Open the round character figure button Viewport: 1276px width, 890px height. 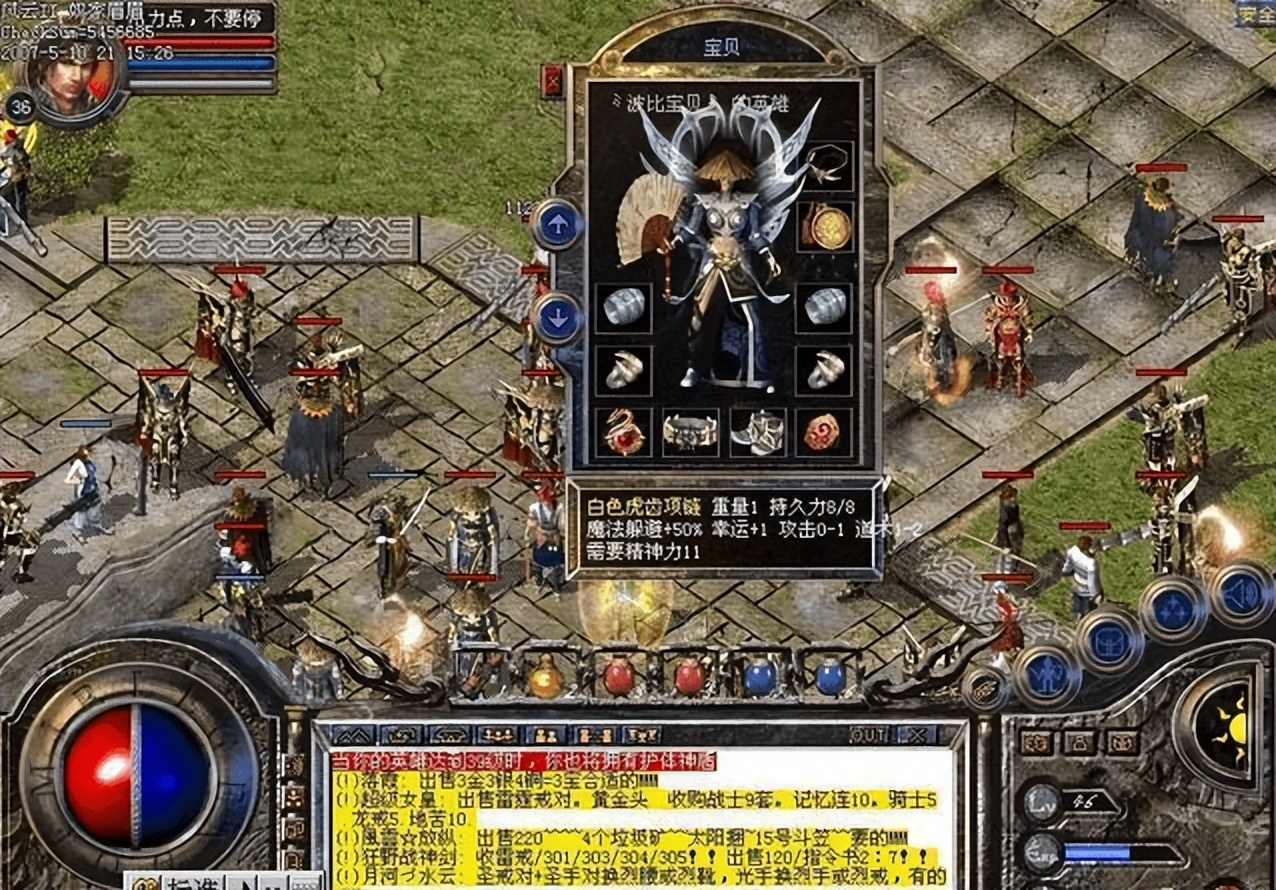tap(1046, 674)
